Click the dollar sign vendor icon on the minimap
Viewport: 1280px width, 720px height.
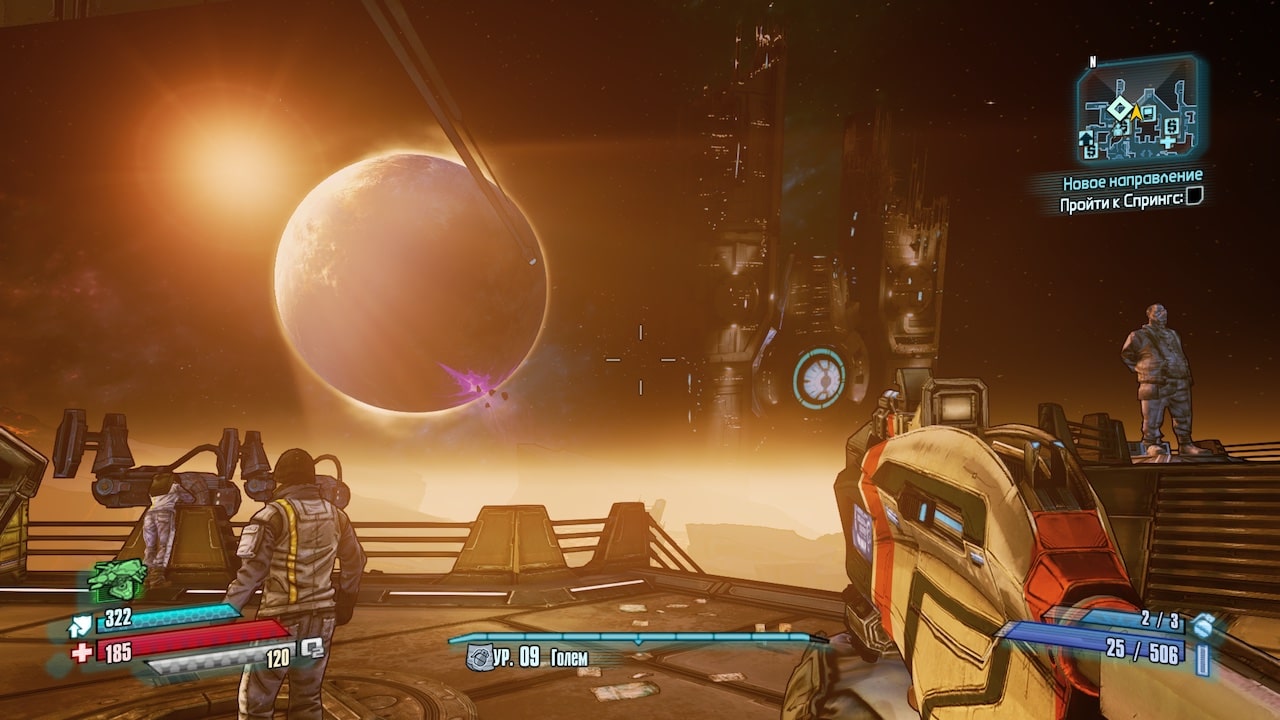tap(1171, 126)
